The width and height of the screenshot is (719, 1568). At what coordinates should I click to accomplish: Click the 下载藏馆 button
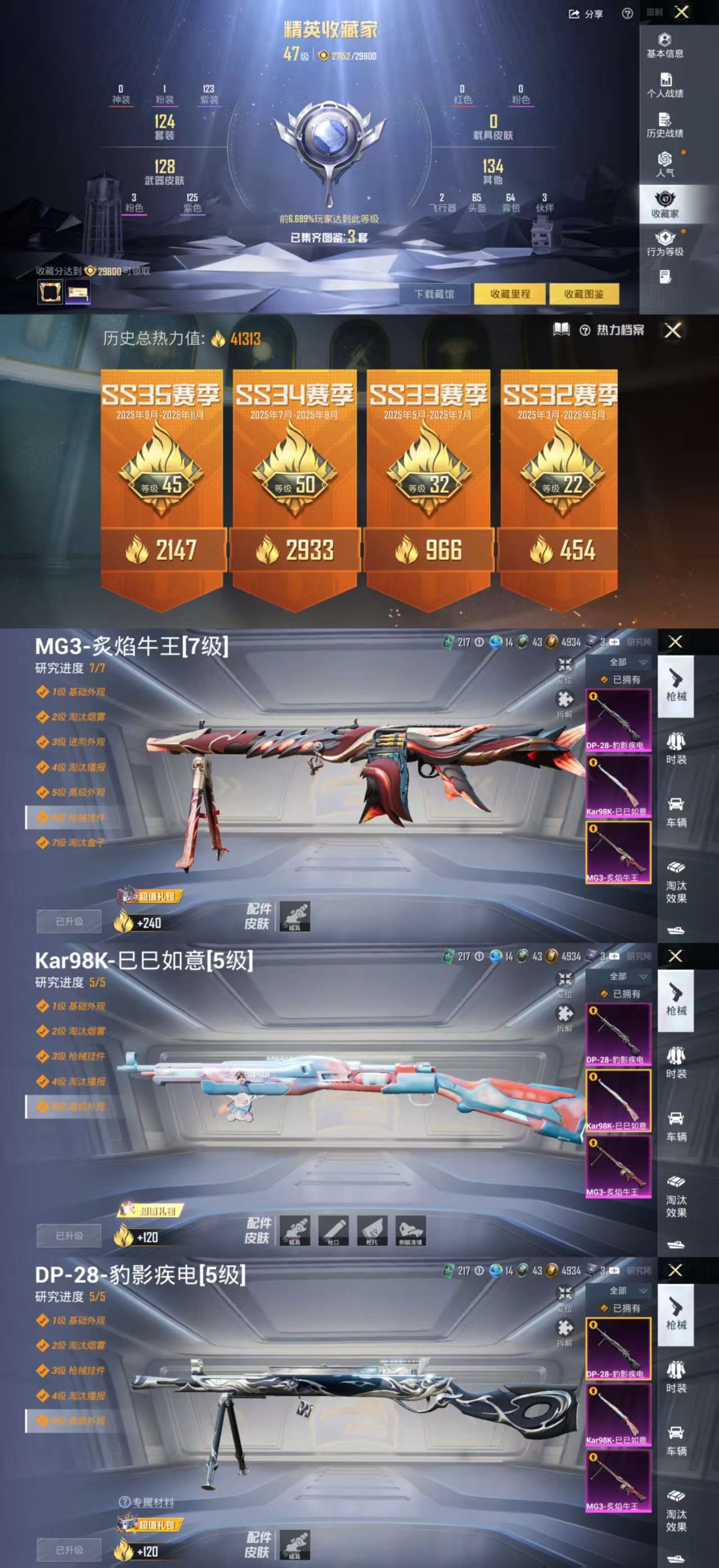[x=436, y=293]
